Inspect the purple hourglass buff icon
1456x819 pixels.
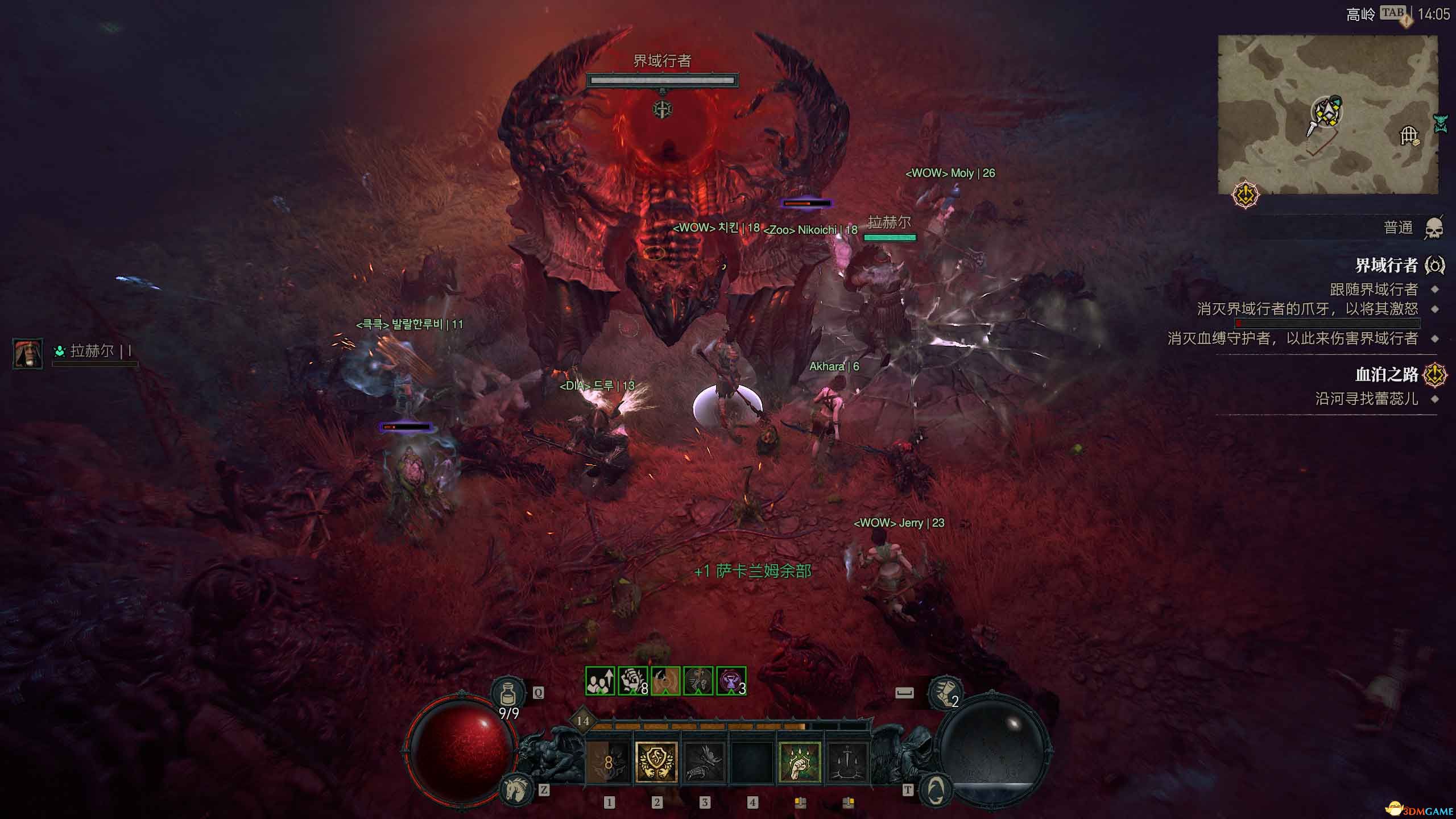point(731,681)
